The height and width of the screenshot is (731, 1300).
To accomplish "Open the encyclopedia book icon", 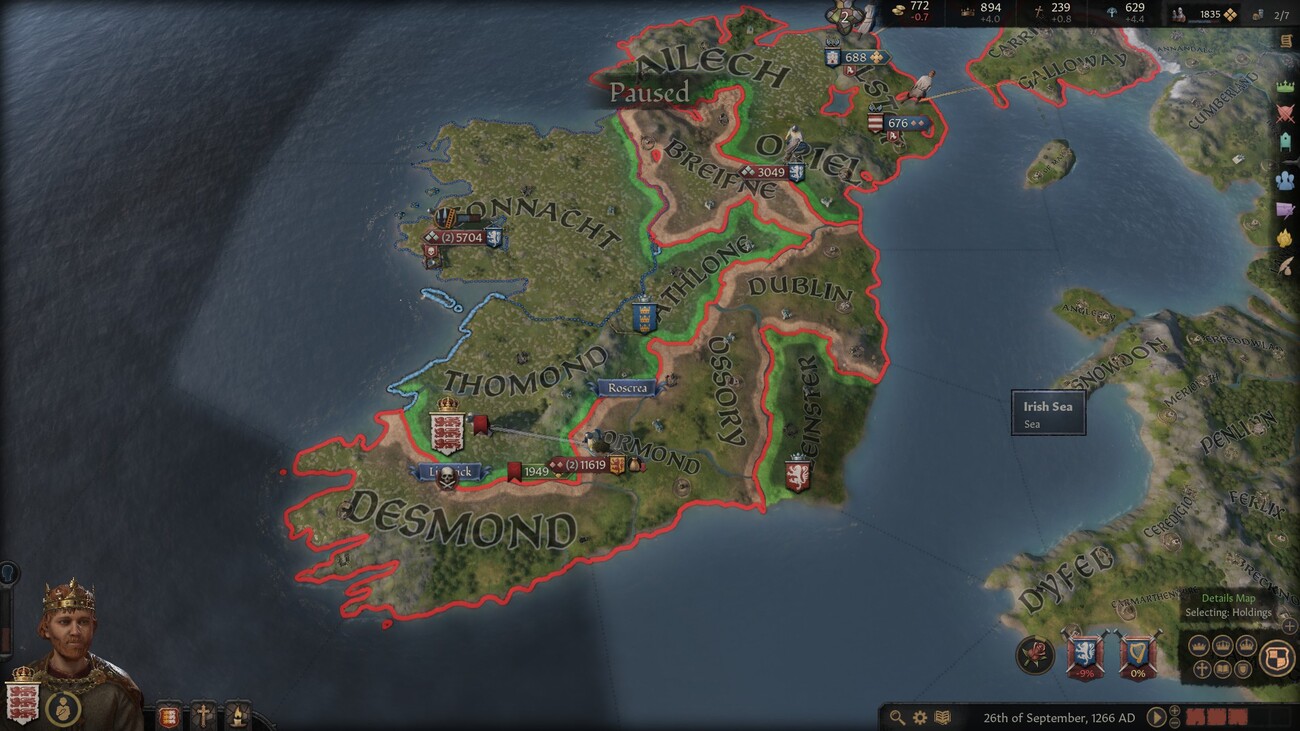I will tap(941, 717).
